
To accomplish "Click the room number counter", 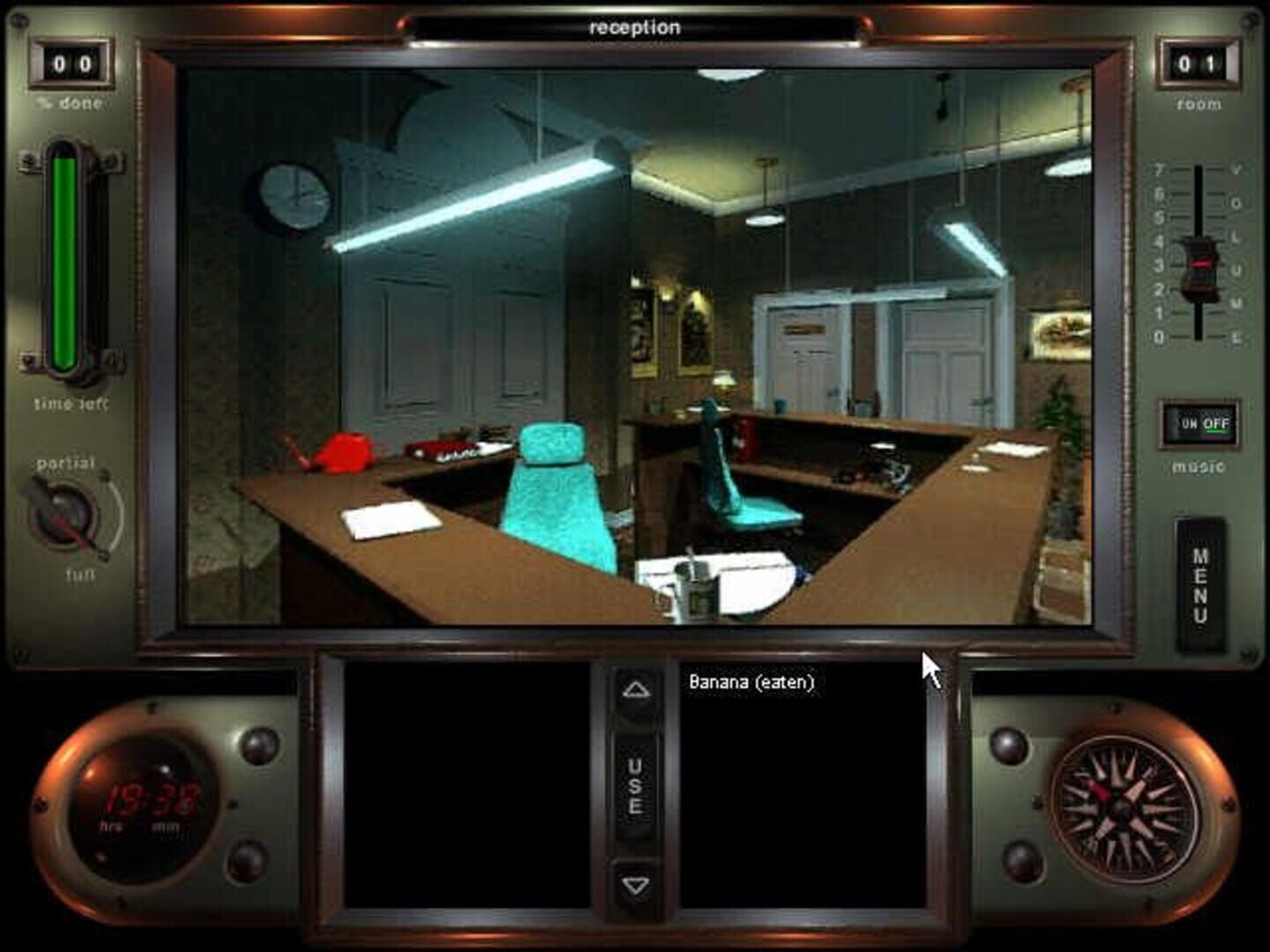I will coord(1197,62).
